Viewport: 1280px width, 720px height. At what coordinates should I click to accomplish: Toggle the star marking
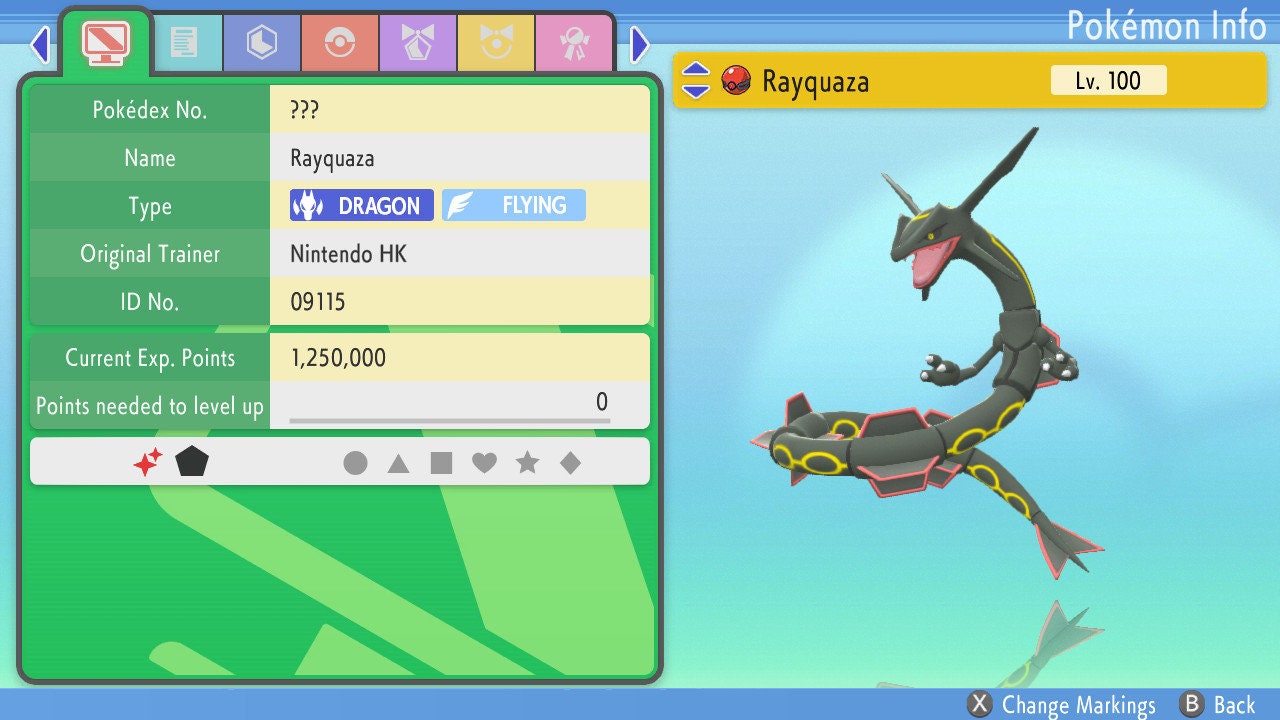click(x=527, y=463)
